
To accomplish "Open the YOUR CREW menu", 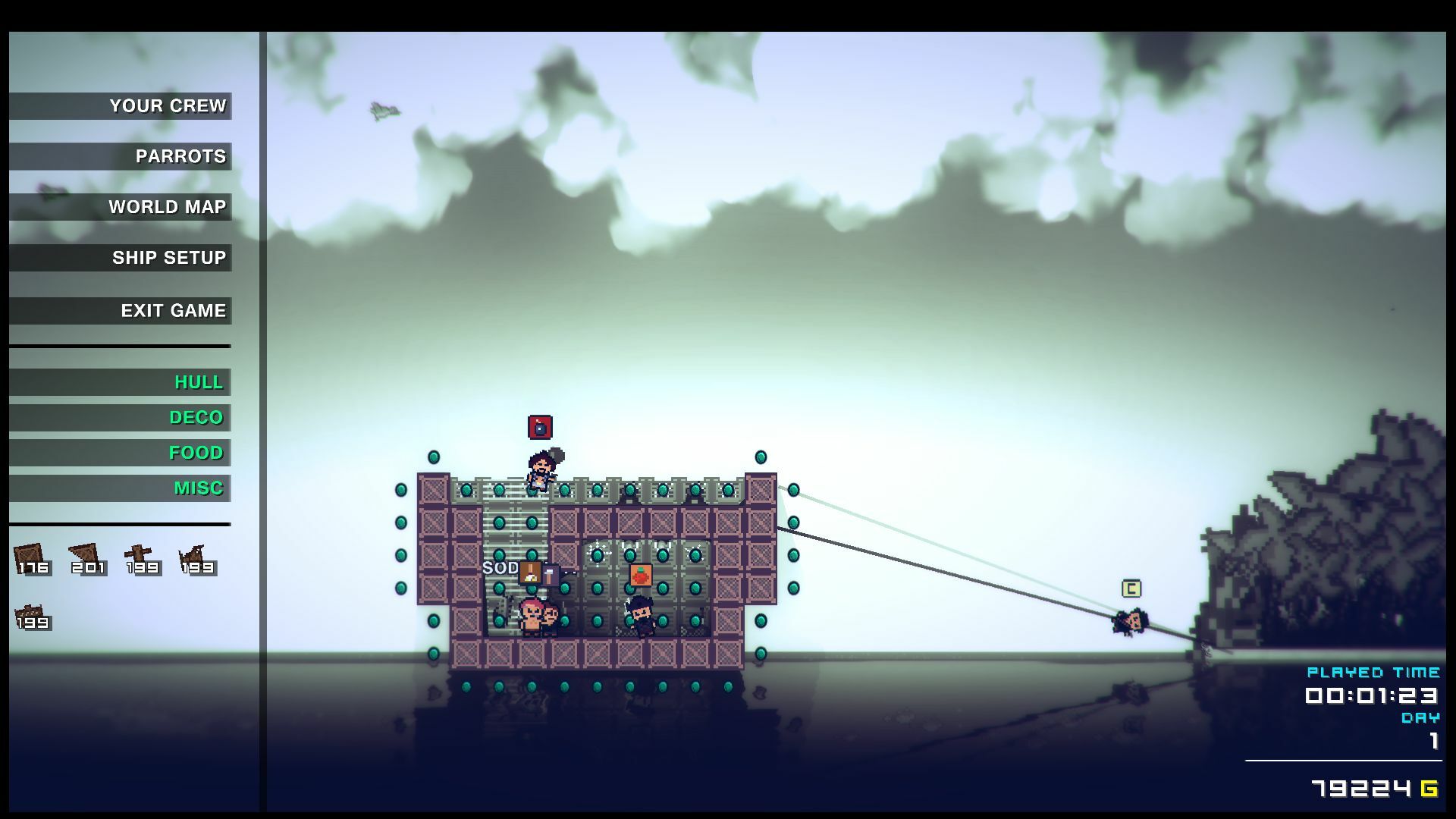I will [x=168, y=105].
